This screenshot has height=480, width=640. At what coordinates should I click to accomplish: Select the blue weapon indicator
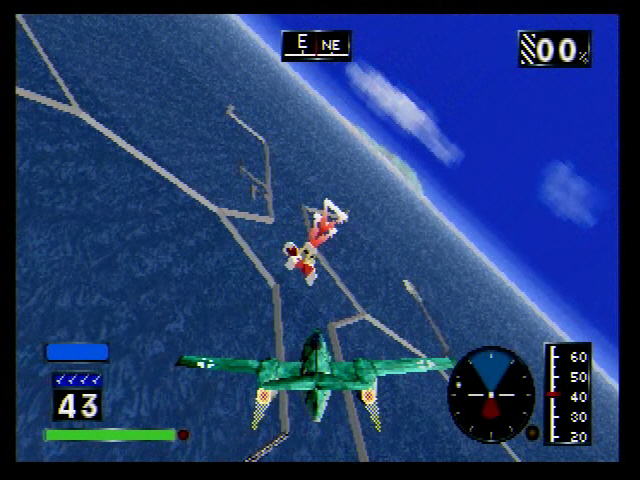tap(77, 352)
